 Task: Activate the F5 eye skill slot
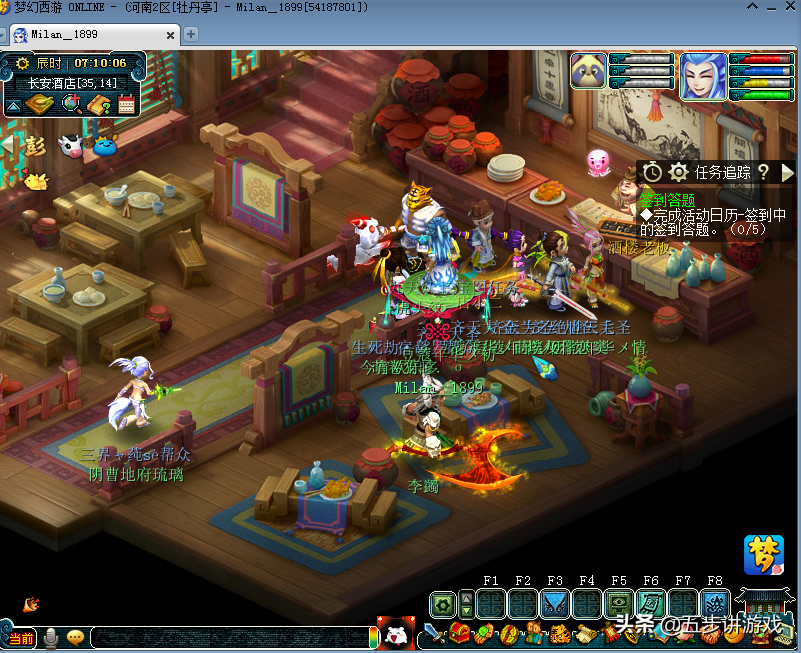click(x=619, y=604)
